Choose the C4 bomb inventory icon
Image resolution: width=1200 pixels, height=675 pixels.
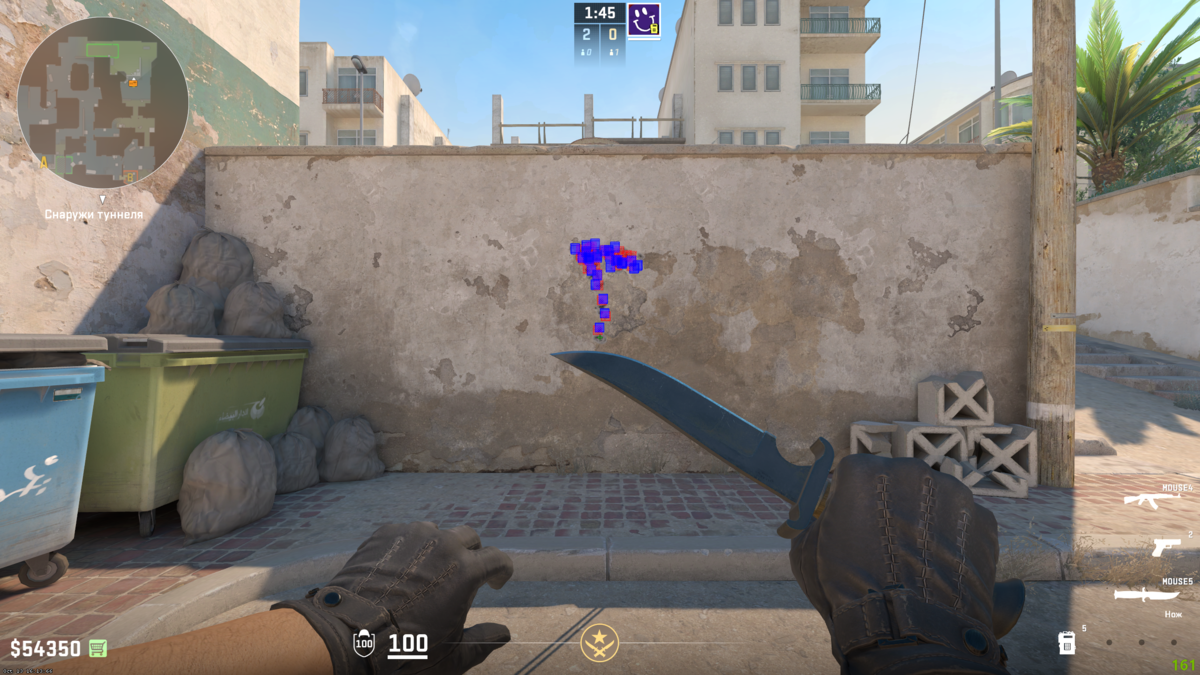(x=1067, y=642)
